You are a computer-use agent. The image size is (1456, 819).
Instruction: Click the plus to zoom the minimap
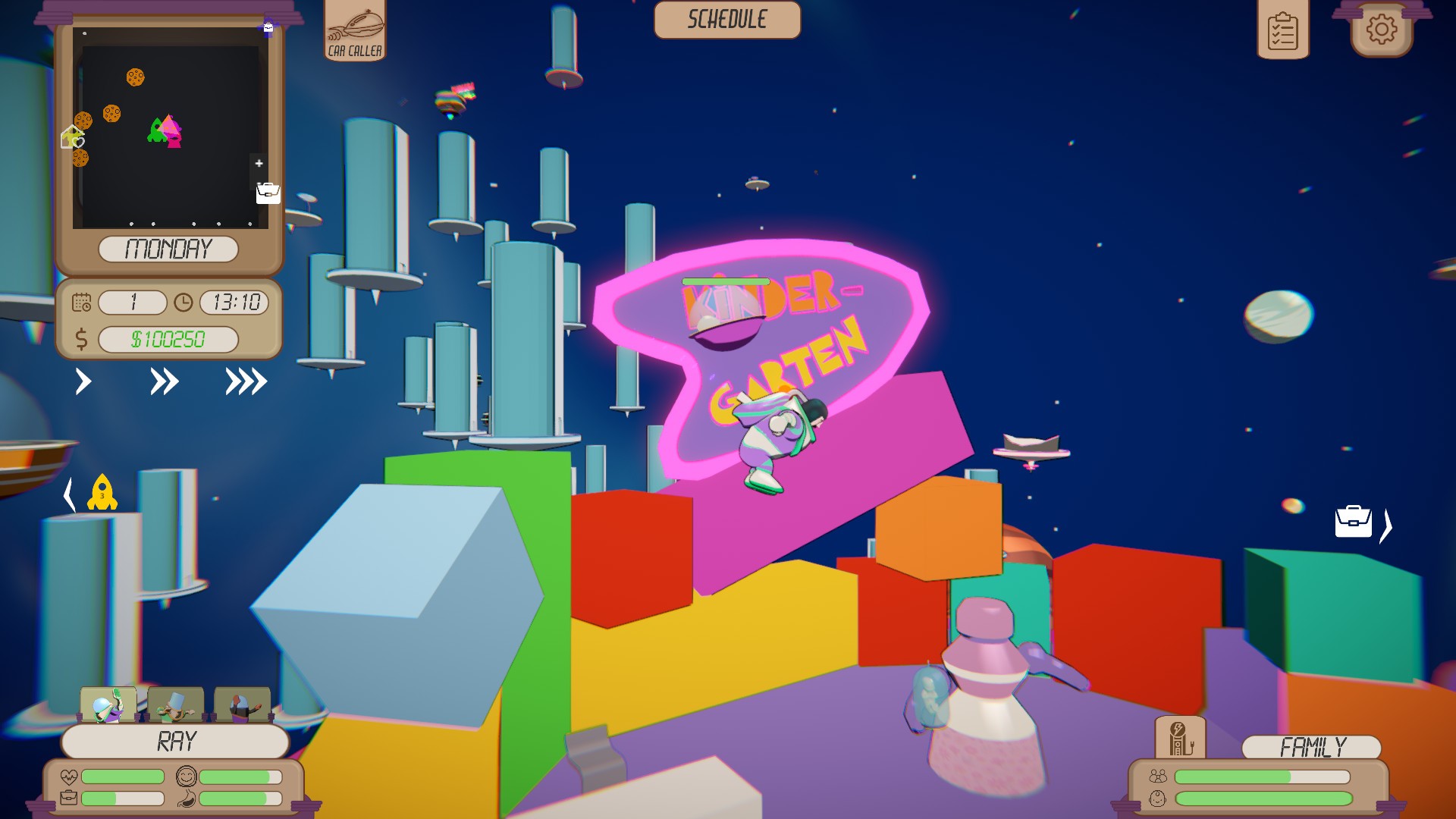(259, 163)
